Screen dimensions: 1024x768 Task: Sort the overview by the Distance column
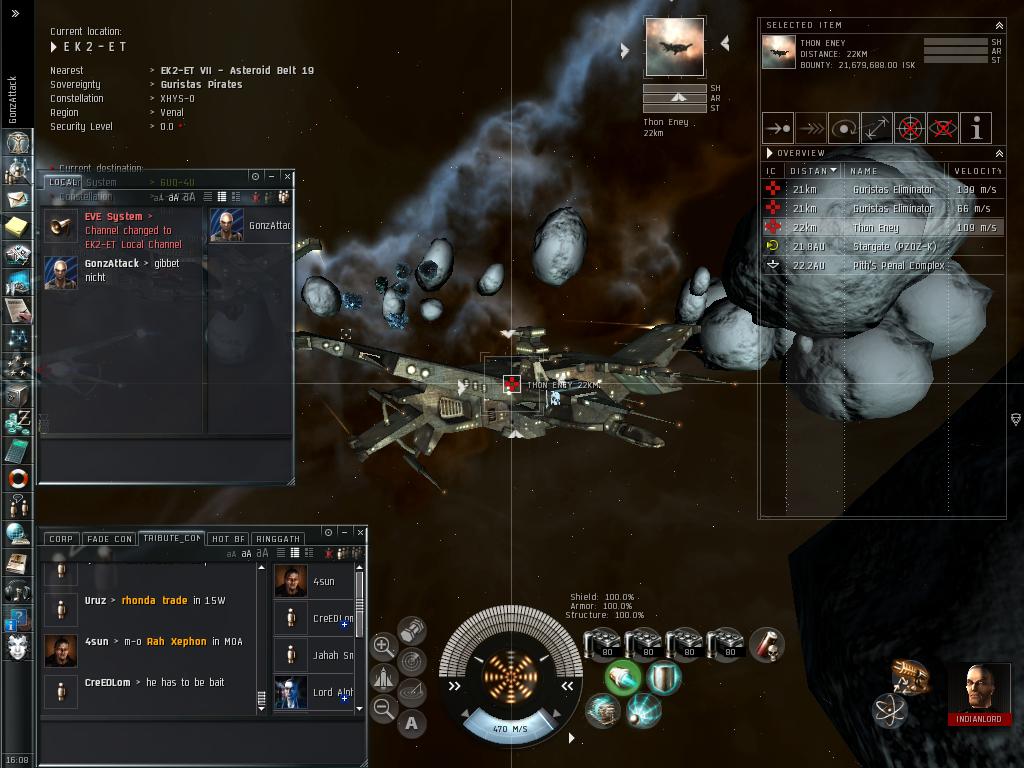[x=810, y=171]
